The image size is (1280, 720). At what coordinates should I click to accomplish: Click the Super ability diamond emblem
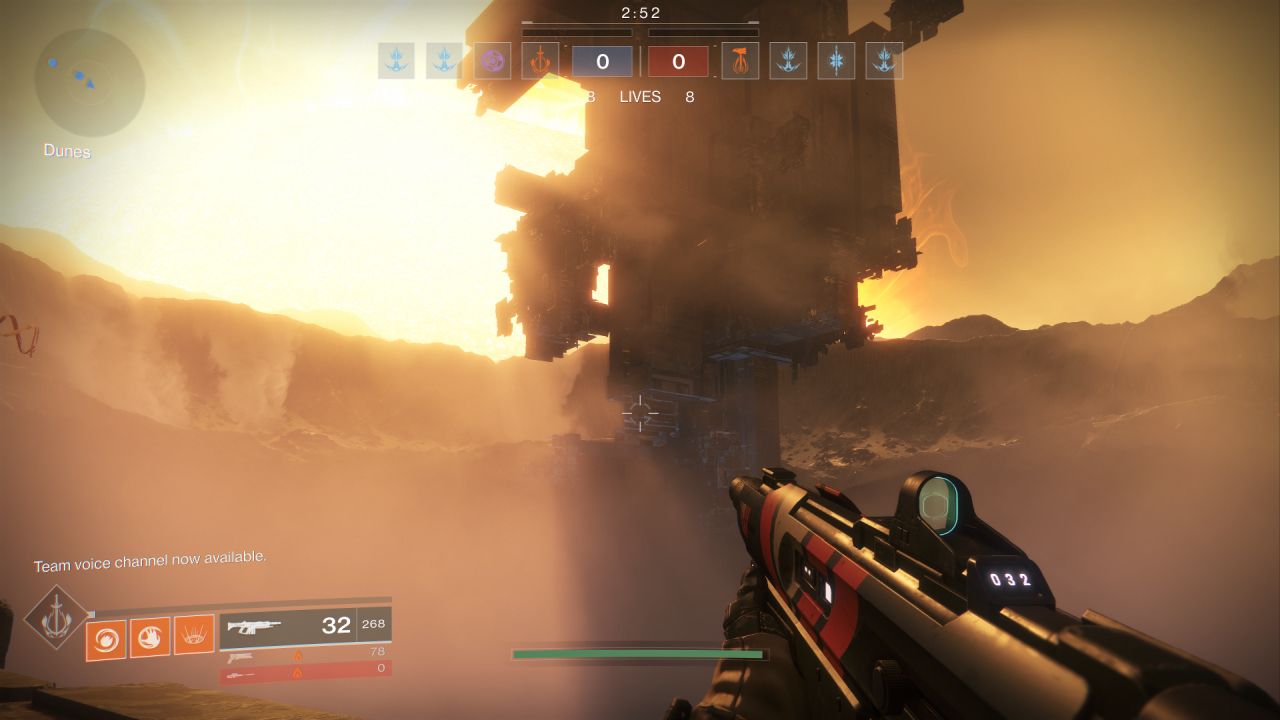54,615
